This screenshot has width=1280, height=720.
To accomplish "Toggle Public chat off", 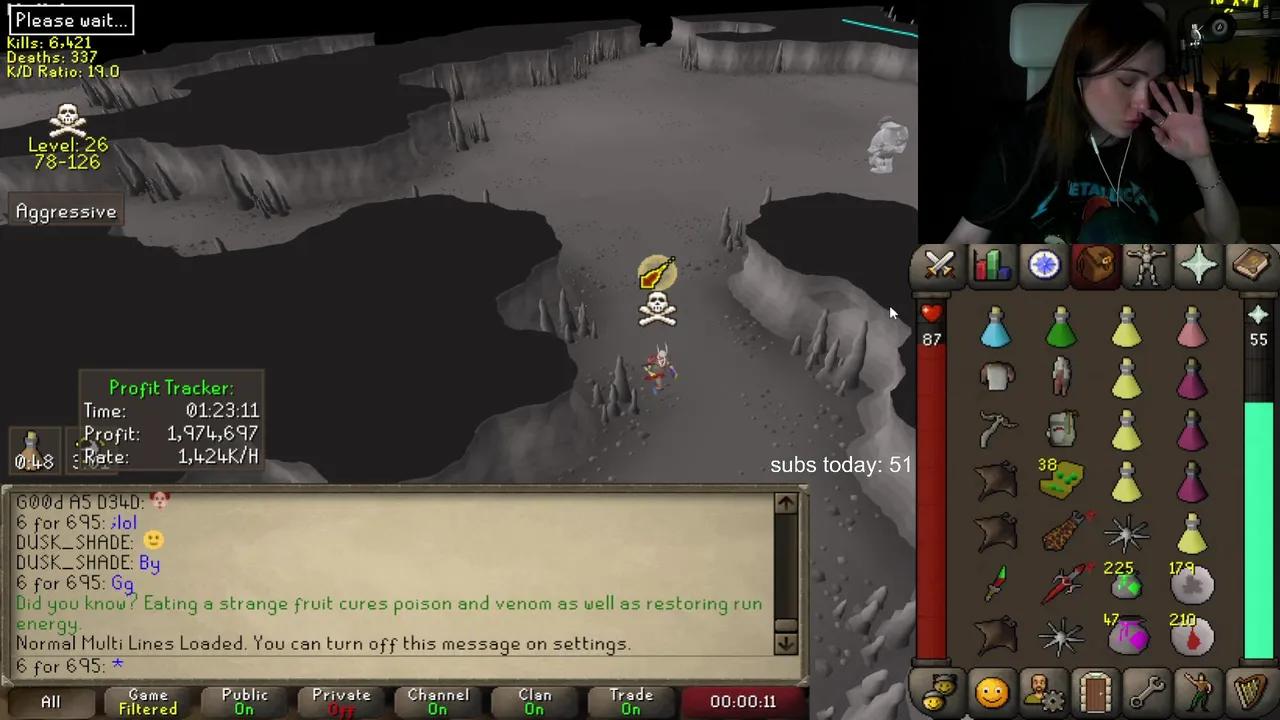I will click(244, 701).
